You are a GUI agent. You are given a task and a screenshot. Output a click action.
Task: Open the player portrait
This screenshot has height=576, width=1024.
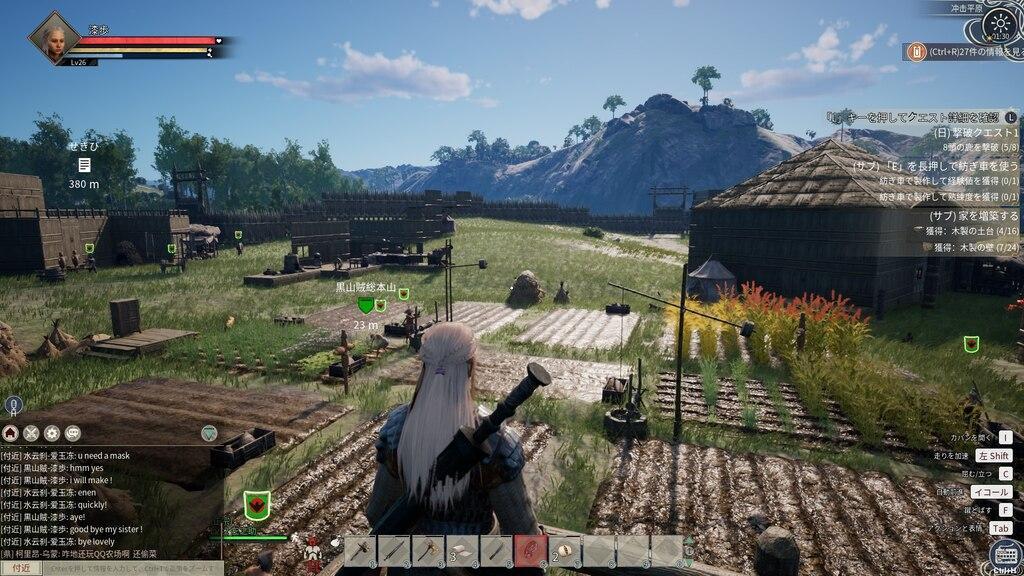click(x=53, y=38)
